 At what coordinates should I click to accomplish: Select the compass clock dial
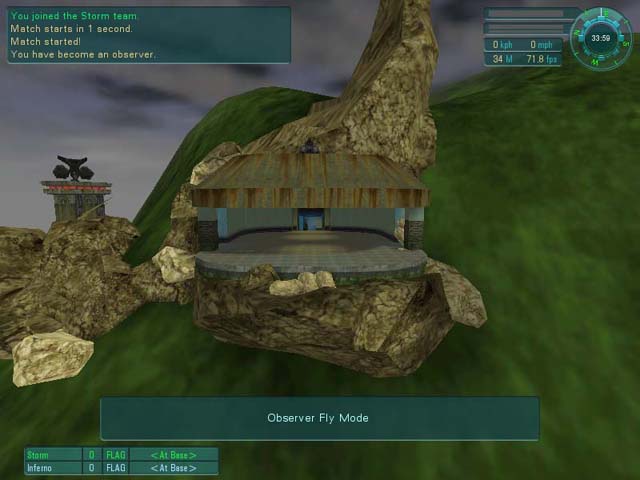[x=601, y=38]
